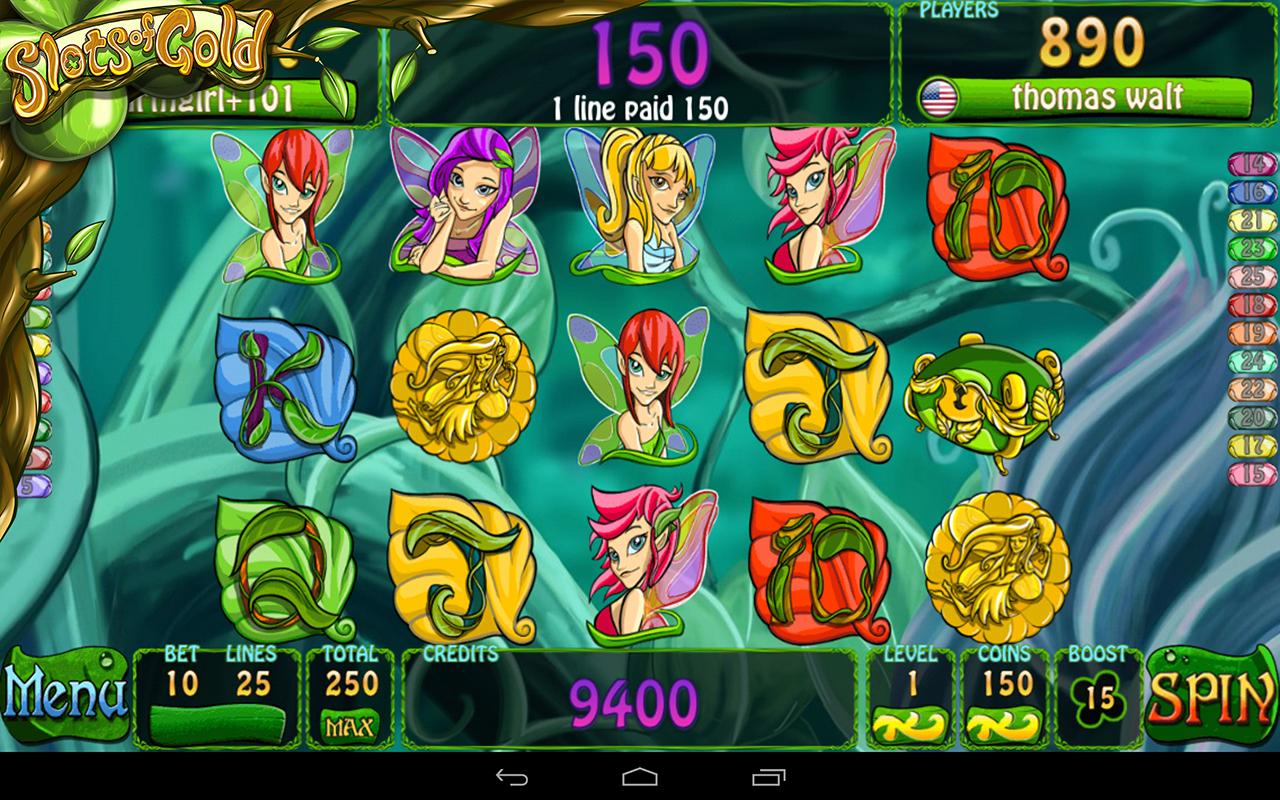Screen dimensions: 1280x800
Task: Show the red payline marker 18
Action: click(1252, 305)
